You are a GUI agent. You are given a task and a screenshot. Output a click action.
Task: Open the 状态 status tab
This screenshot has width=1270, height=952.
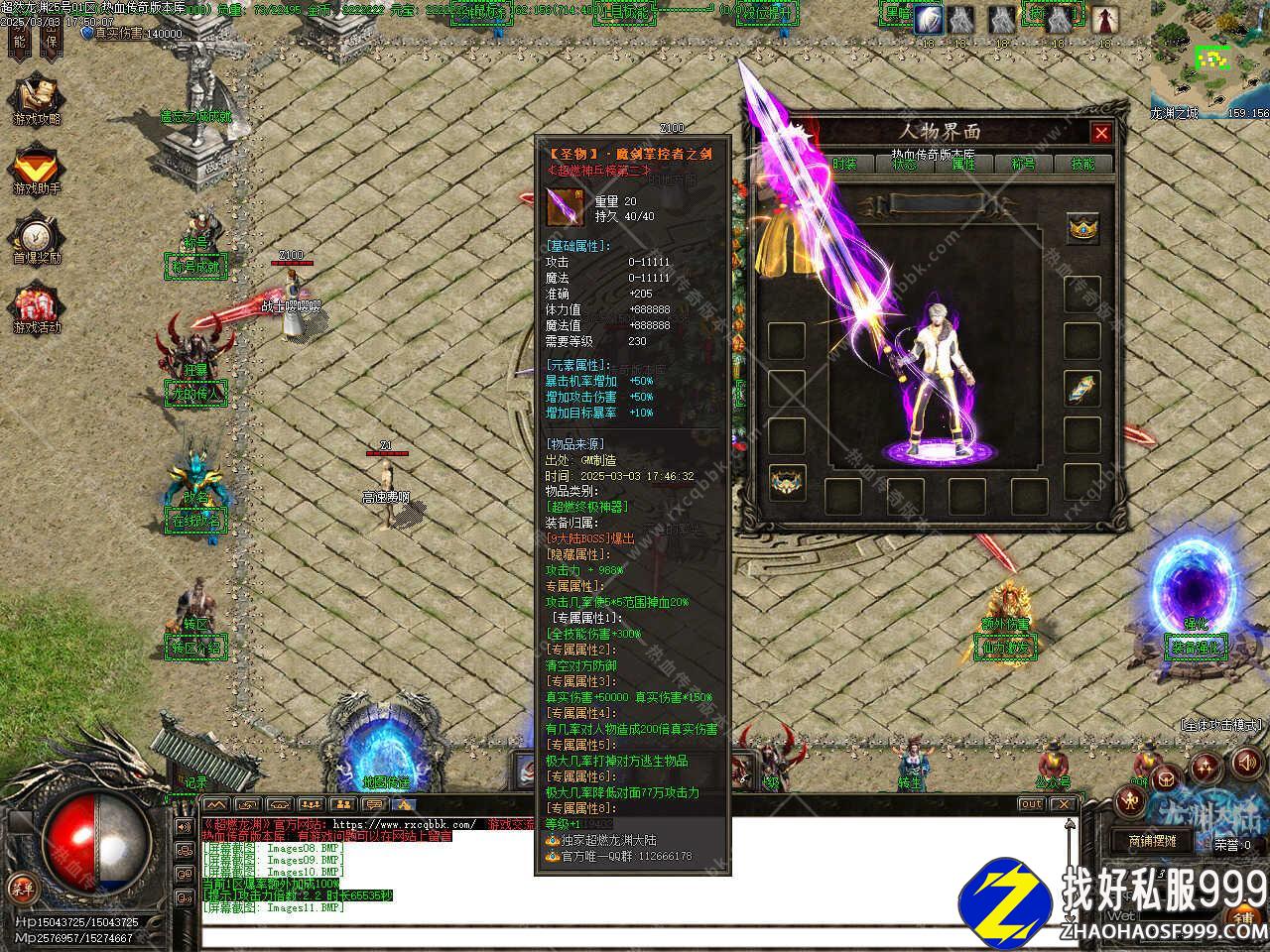(x=904, y=164)
